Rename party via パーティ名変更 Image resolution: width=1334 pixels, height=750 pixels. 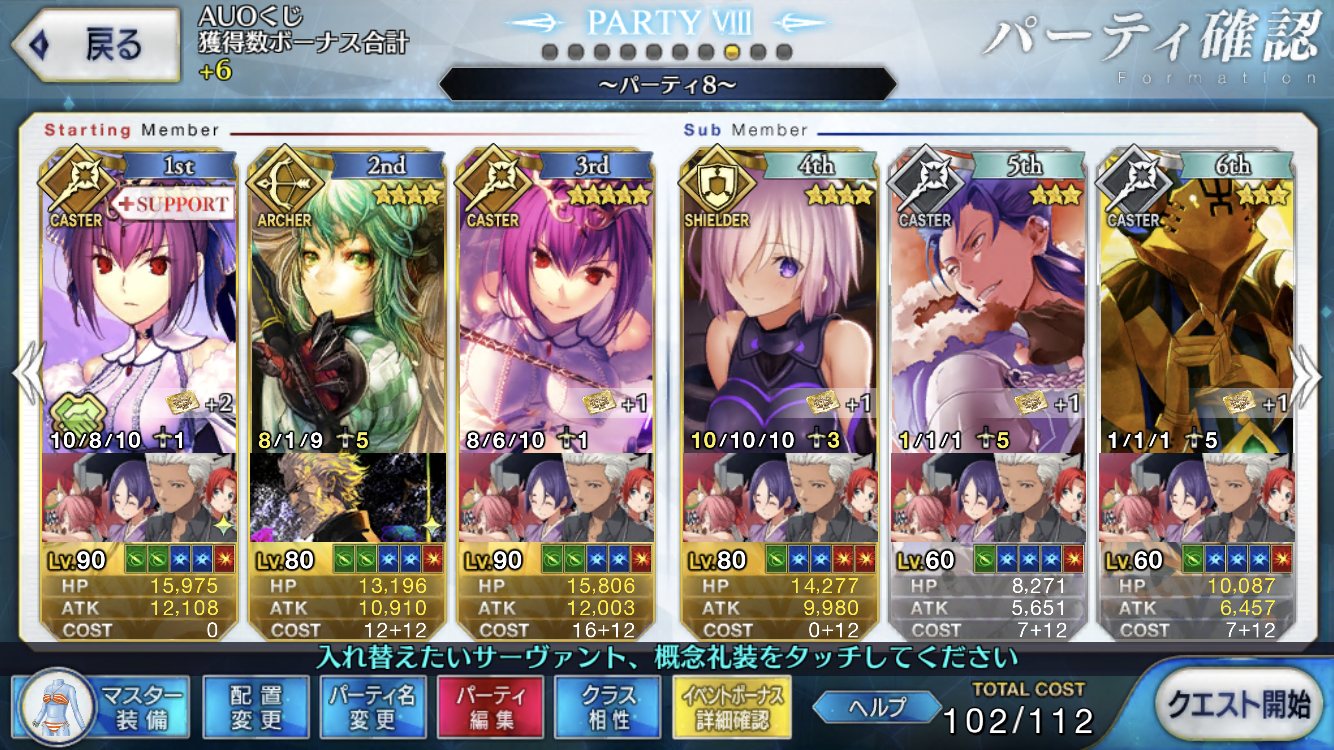click(373, 706)
